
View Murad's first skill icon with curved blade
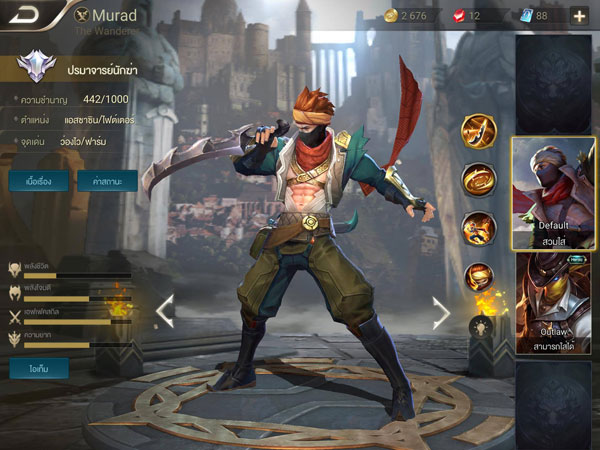pyautogui.click(x=479, y=131)
